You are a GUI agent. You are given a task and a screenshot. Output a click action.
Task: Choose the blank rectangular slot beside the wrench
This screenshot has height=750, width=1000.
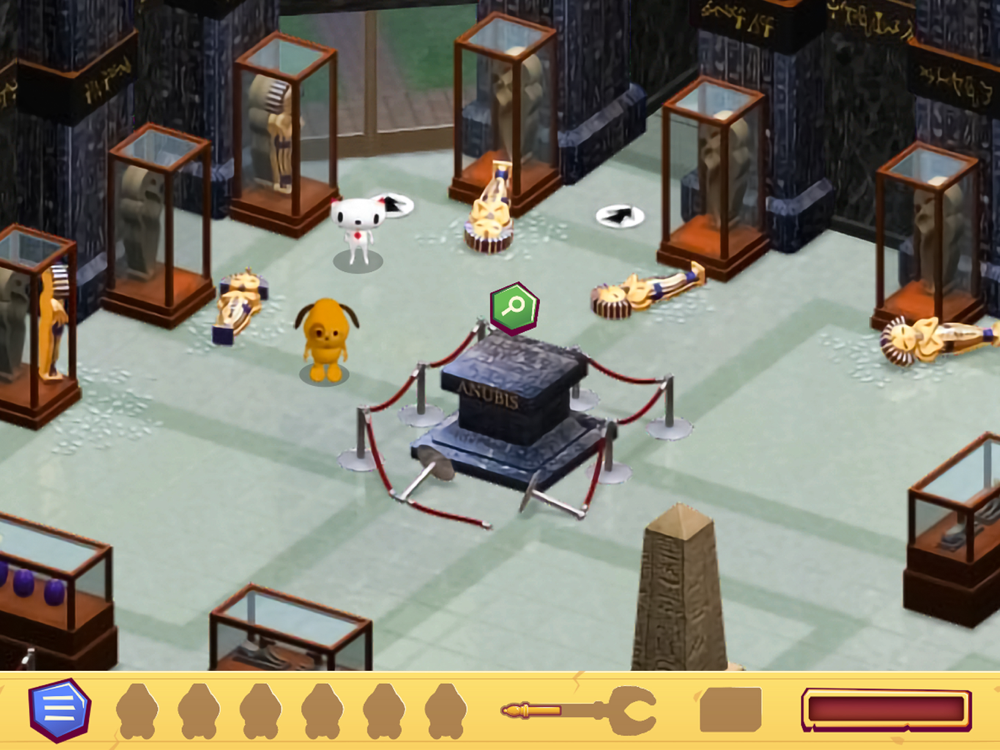[x=730, y=710]
